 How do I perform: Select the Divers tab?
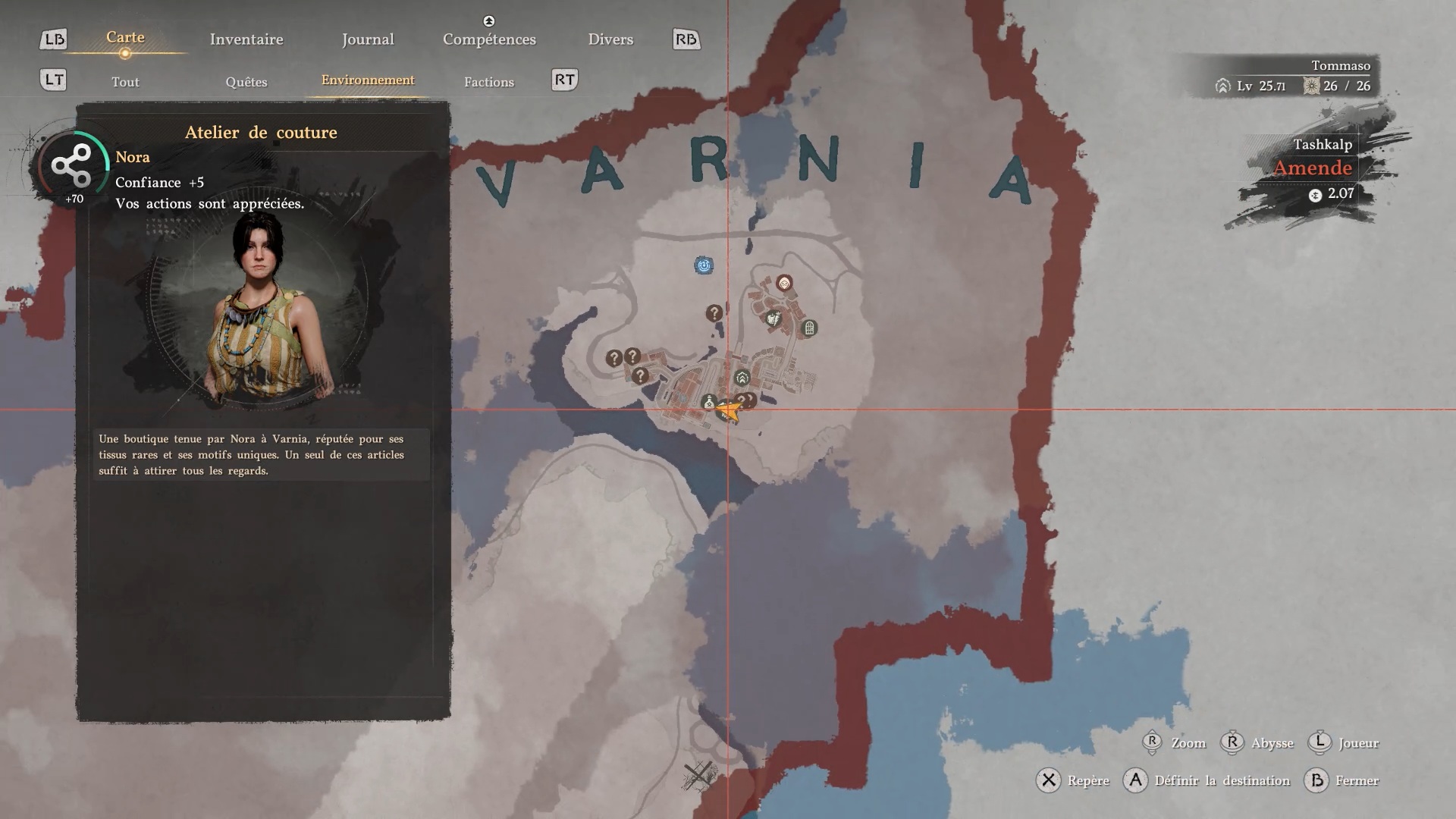tap(610, 39)
